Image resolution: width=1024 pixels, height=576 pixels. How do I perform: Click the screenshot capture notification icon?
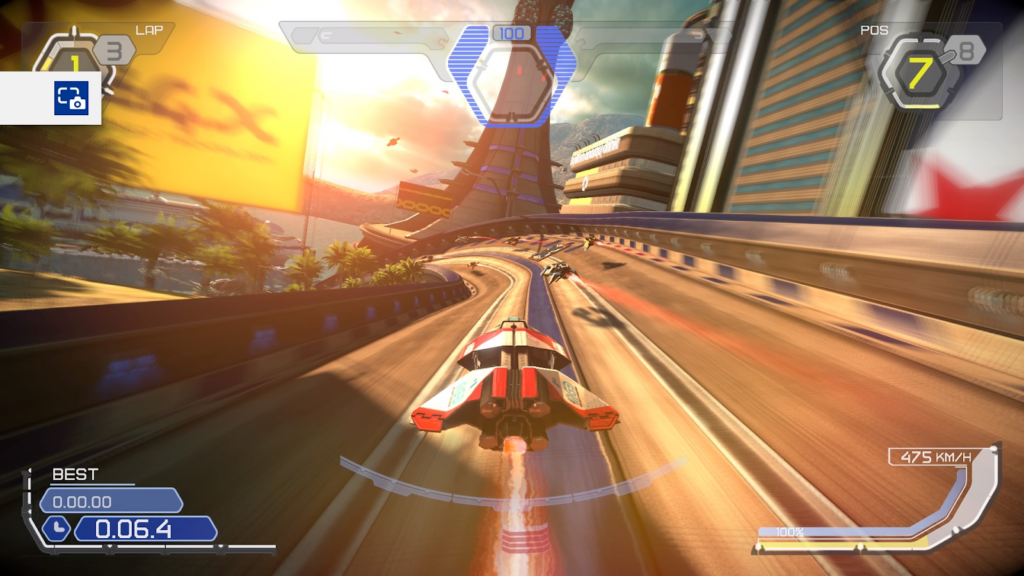click(71, 98)
